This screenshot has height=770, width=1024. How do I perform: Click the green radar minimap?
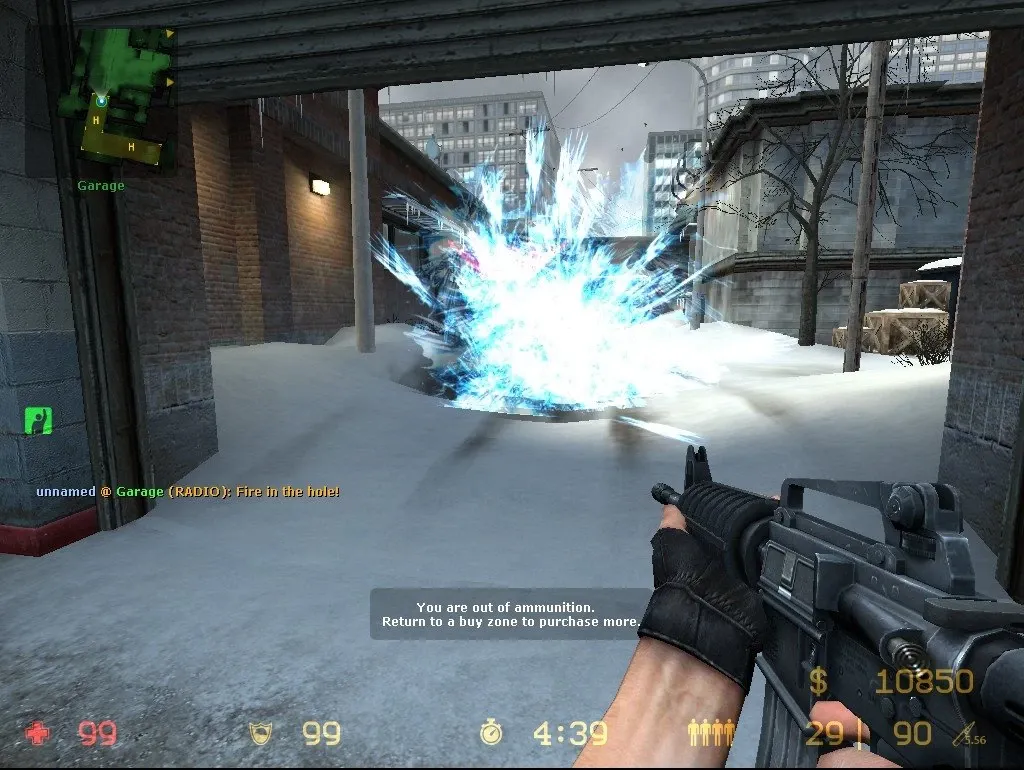click(112, 97)
